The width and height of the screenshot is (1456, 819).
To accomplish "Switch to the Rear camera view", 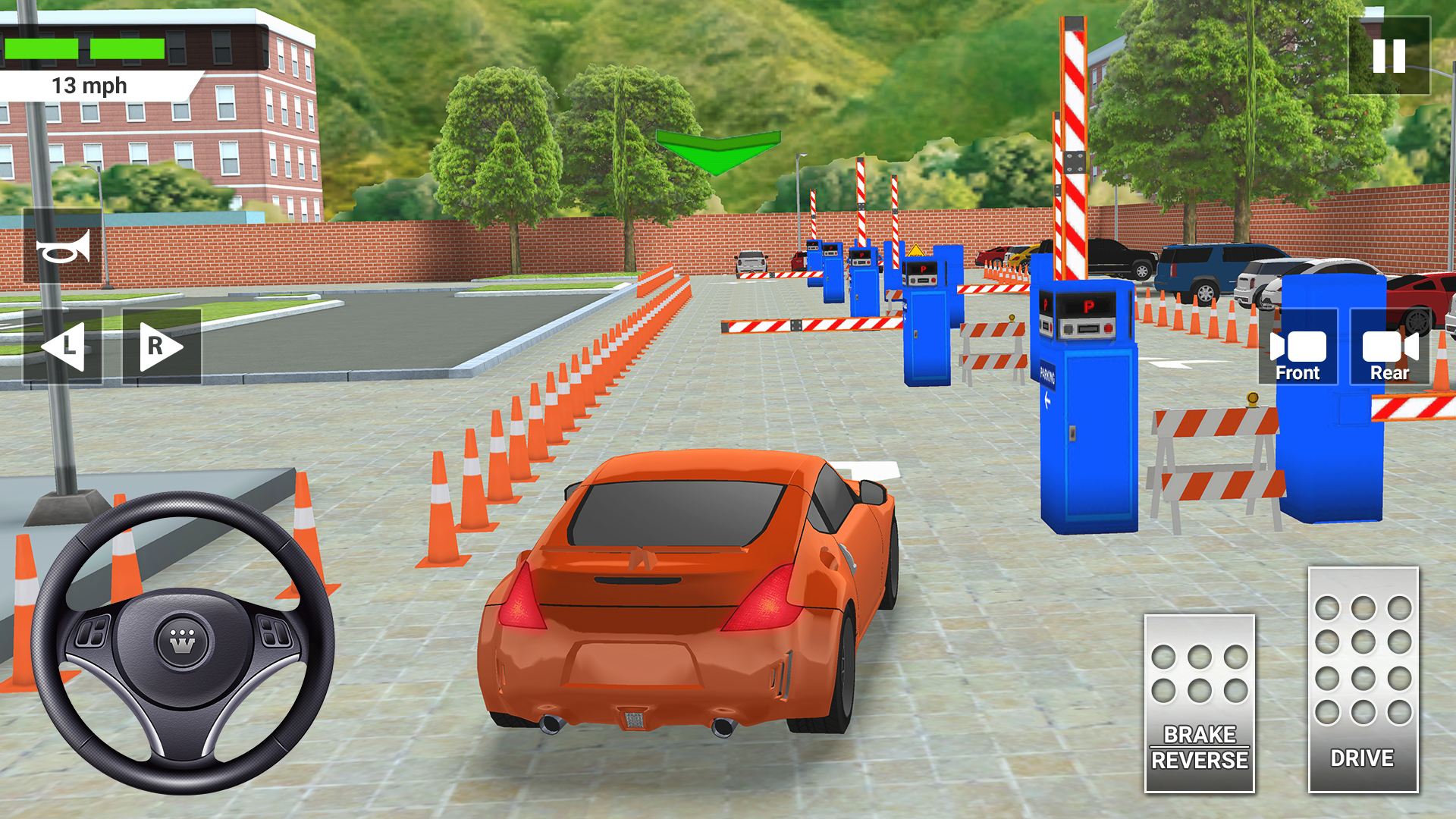I will (x=1390, y=350).
